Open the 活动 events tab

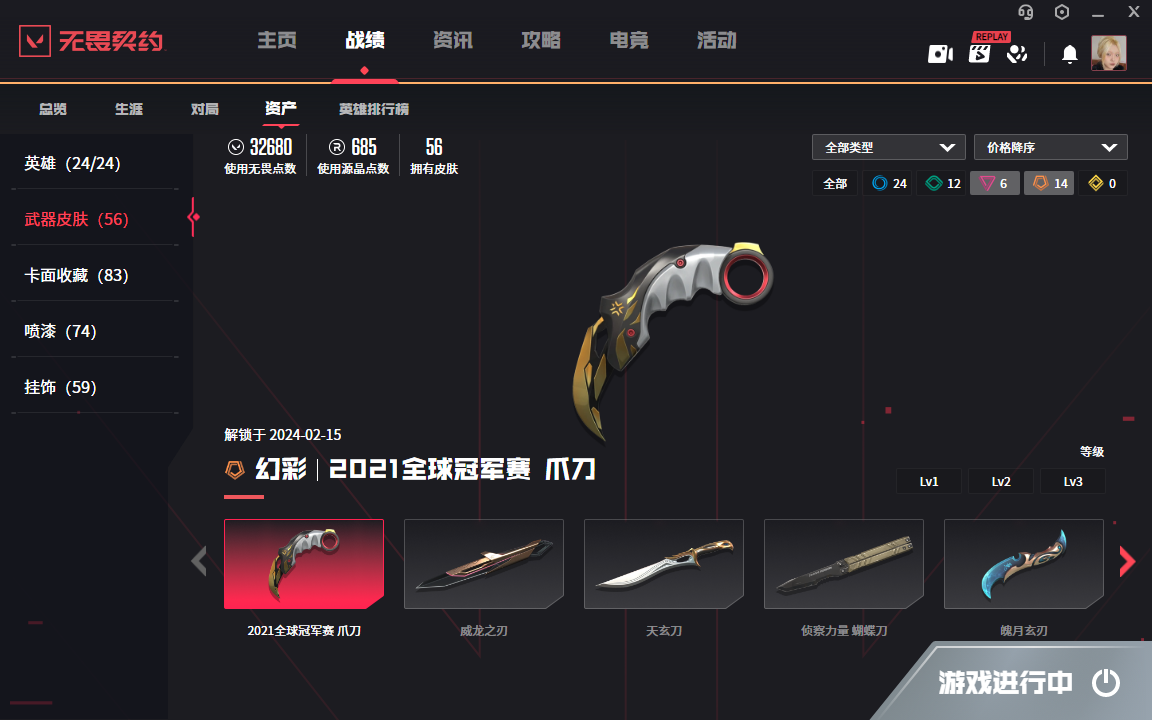click(x=717, y=41)
